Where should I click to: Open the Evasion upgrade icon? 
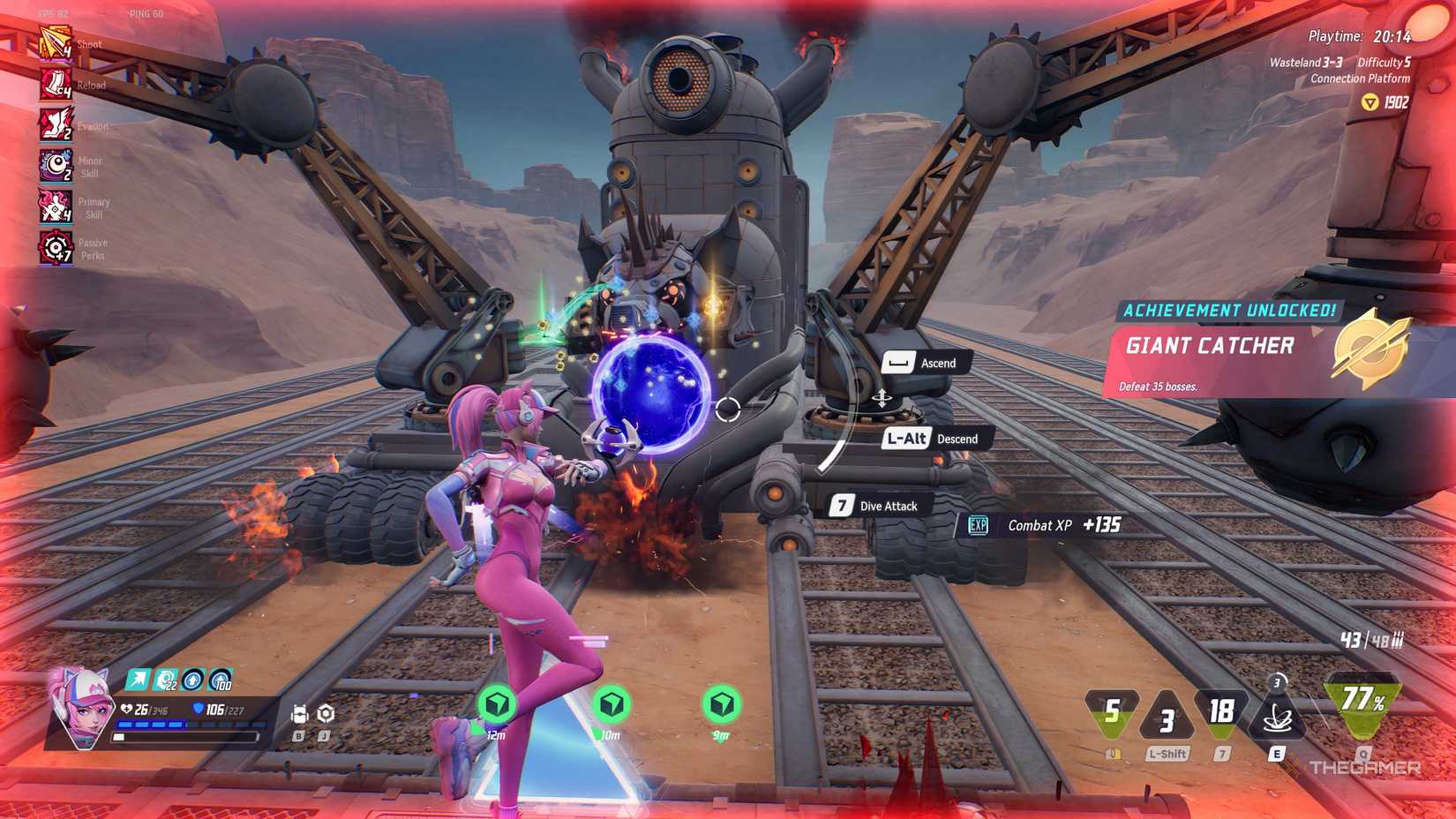point(55,124)
